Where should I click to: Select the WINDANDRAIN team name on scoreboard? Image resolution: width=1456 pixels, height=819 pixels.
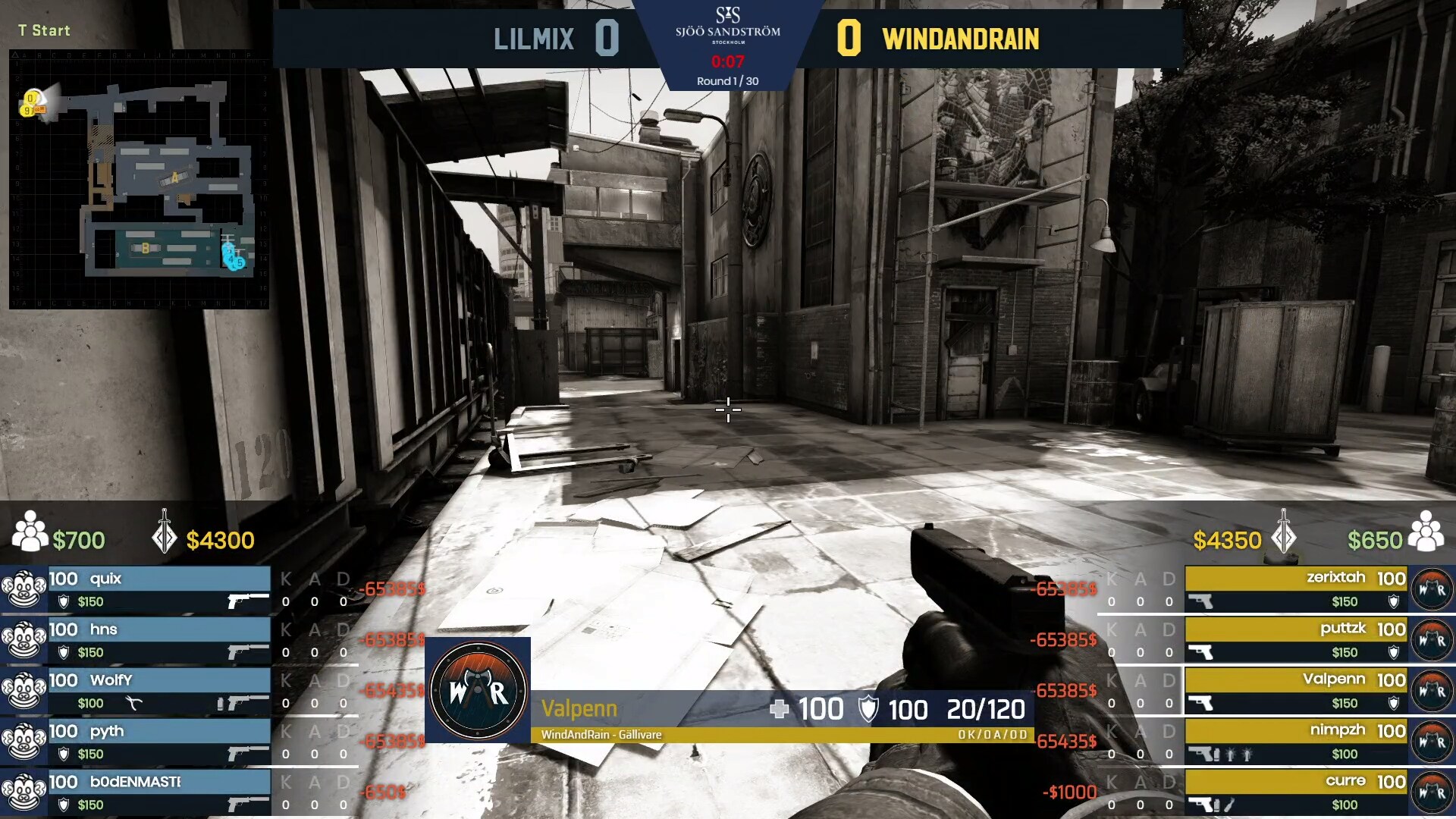(x=960, y=39)
